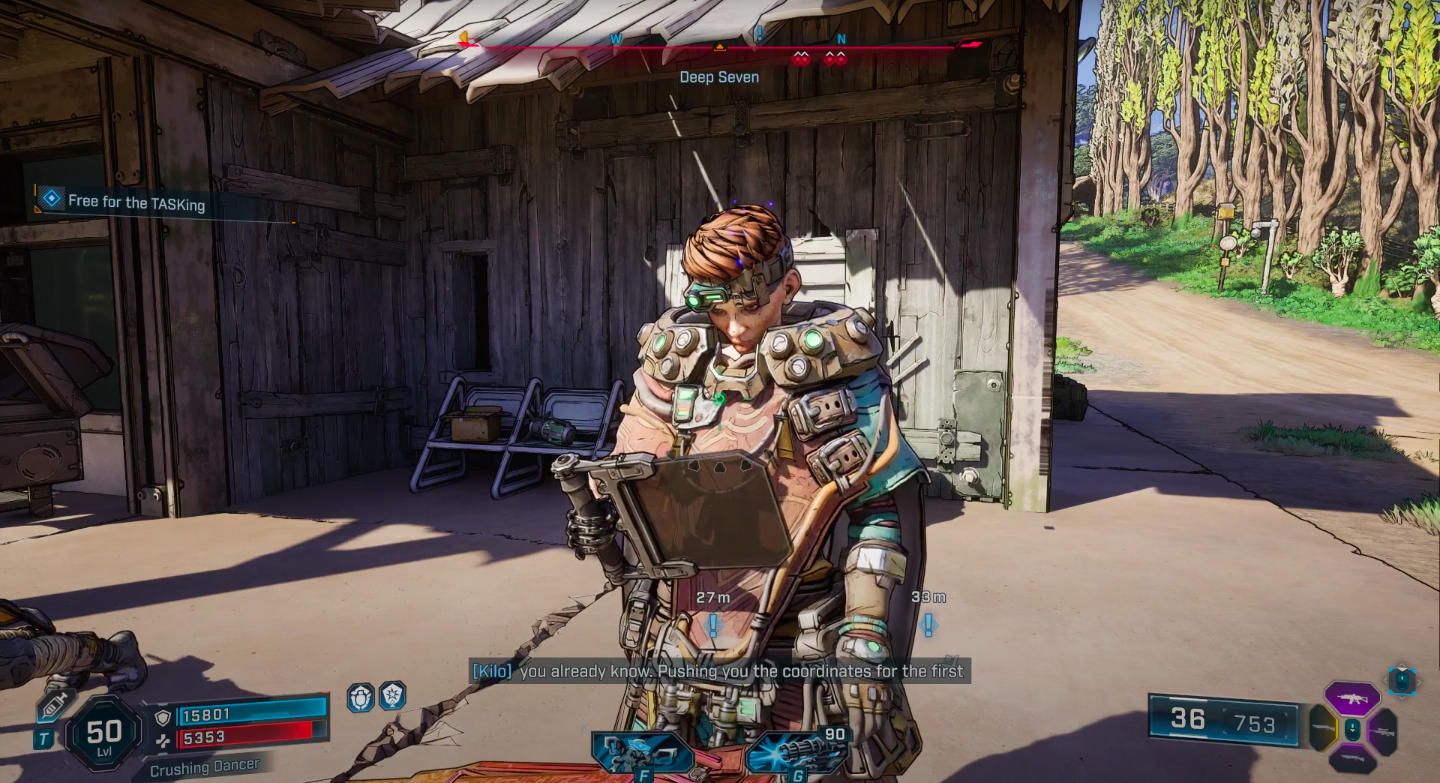Click the blue exclamation marker on the compass
Screen dimensions: 1440x783
click(x=759, y=34)
